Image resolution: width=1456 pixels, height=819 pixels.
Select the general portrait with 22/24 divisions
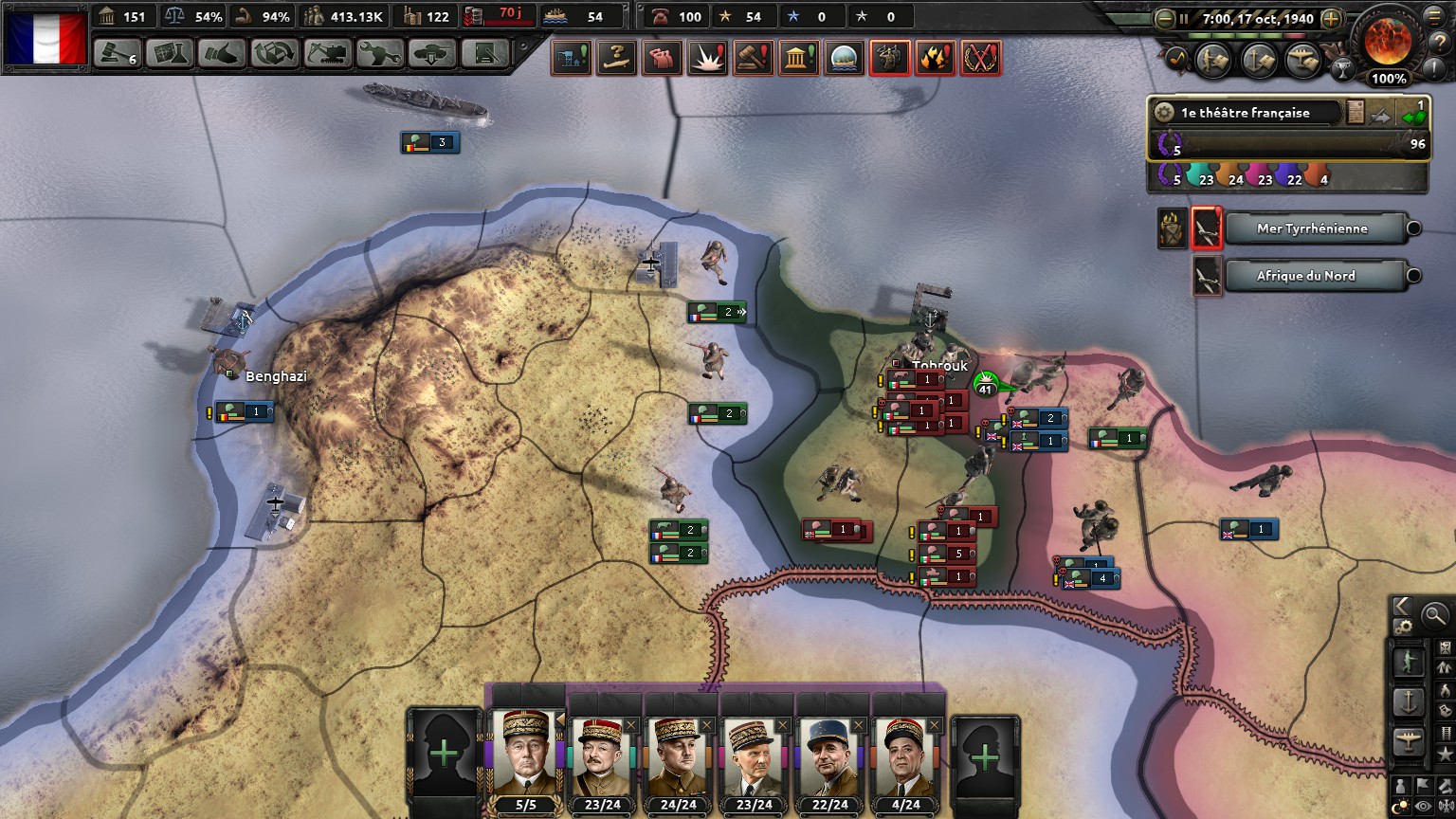(829, 757)
